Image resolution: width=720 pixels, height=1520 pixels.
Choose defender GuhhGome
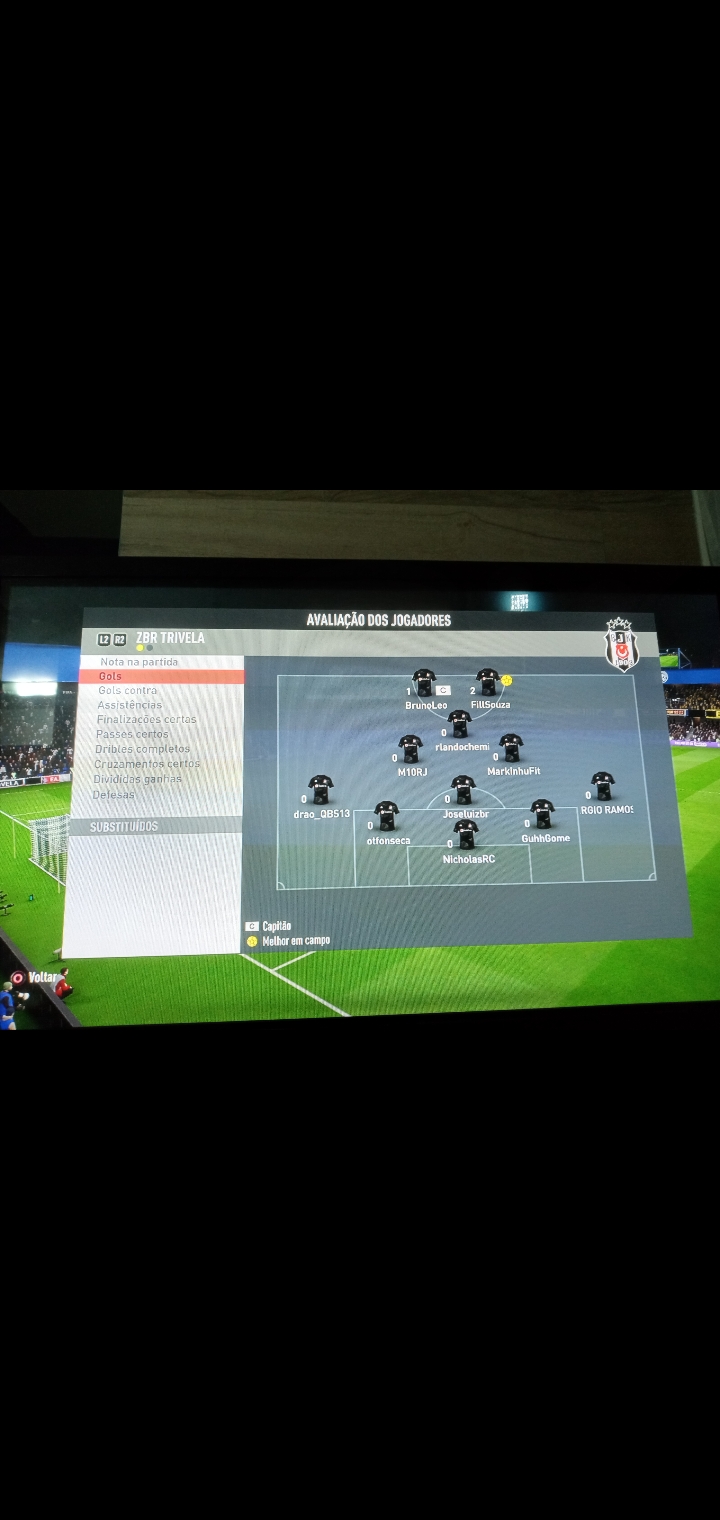(x=542, y=814)
